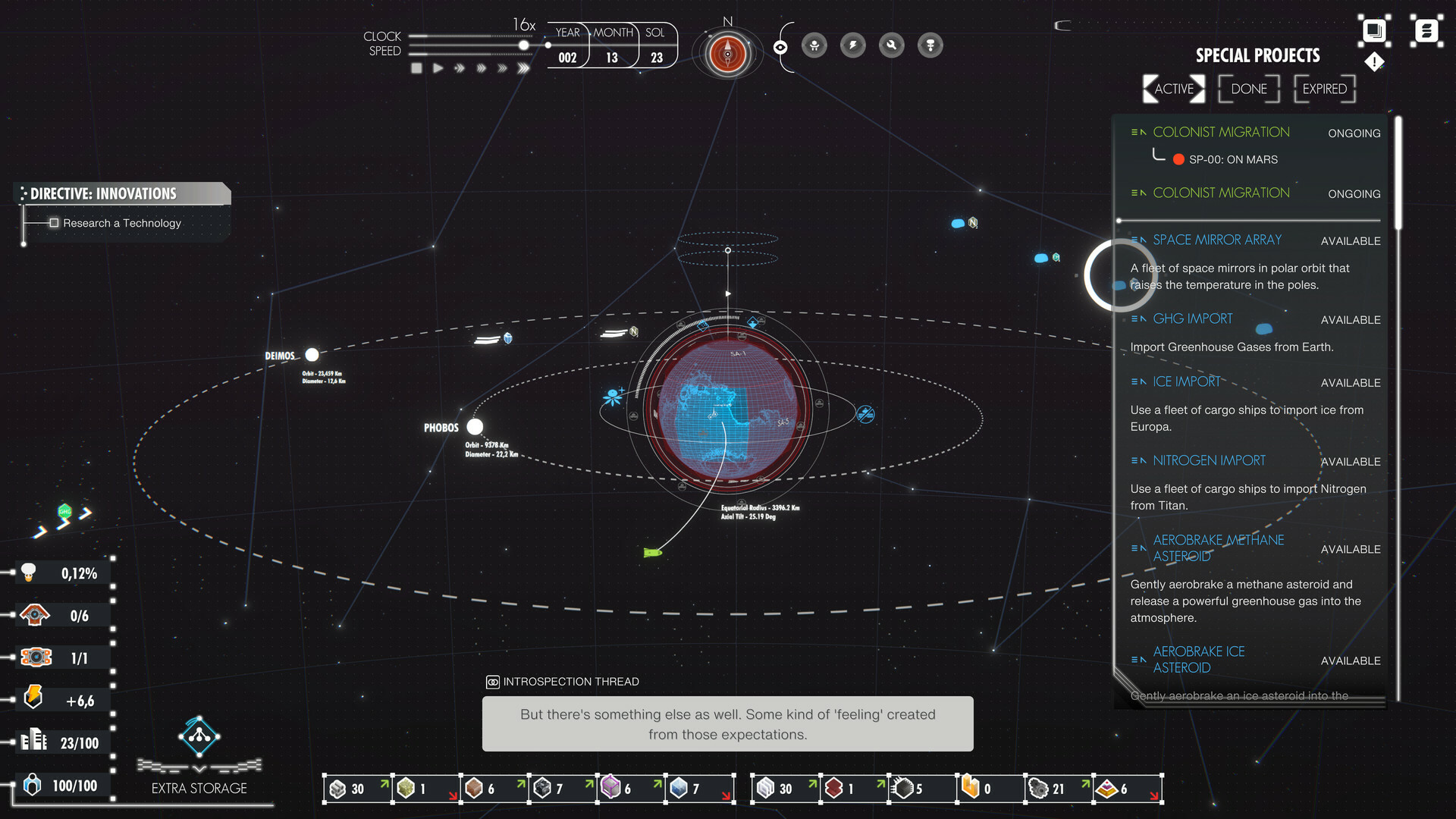
Task: Adjust the clock speed slider
Action: click(x=523, y=46)
